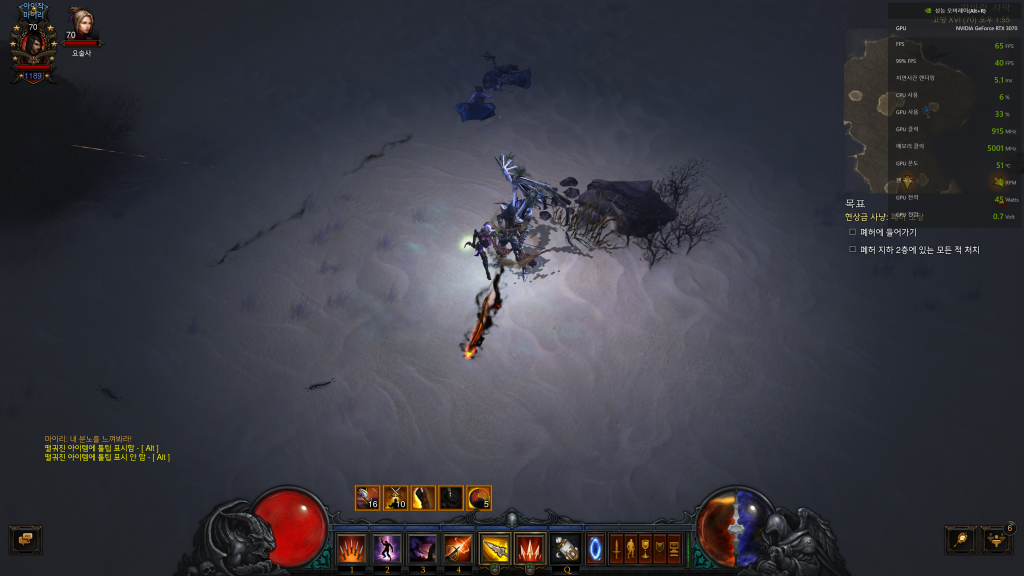The width and height of the screenshot is (1024, 576).
Task: Click your hero's portrait frame
Action: coord(32,45)
